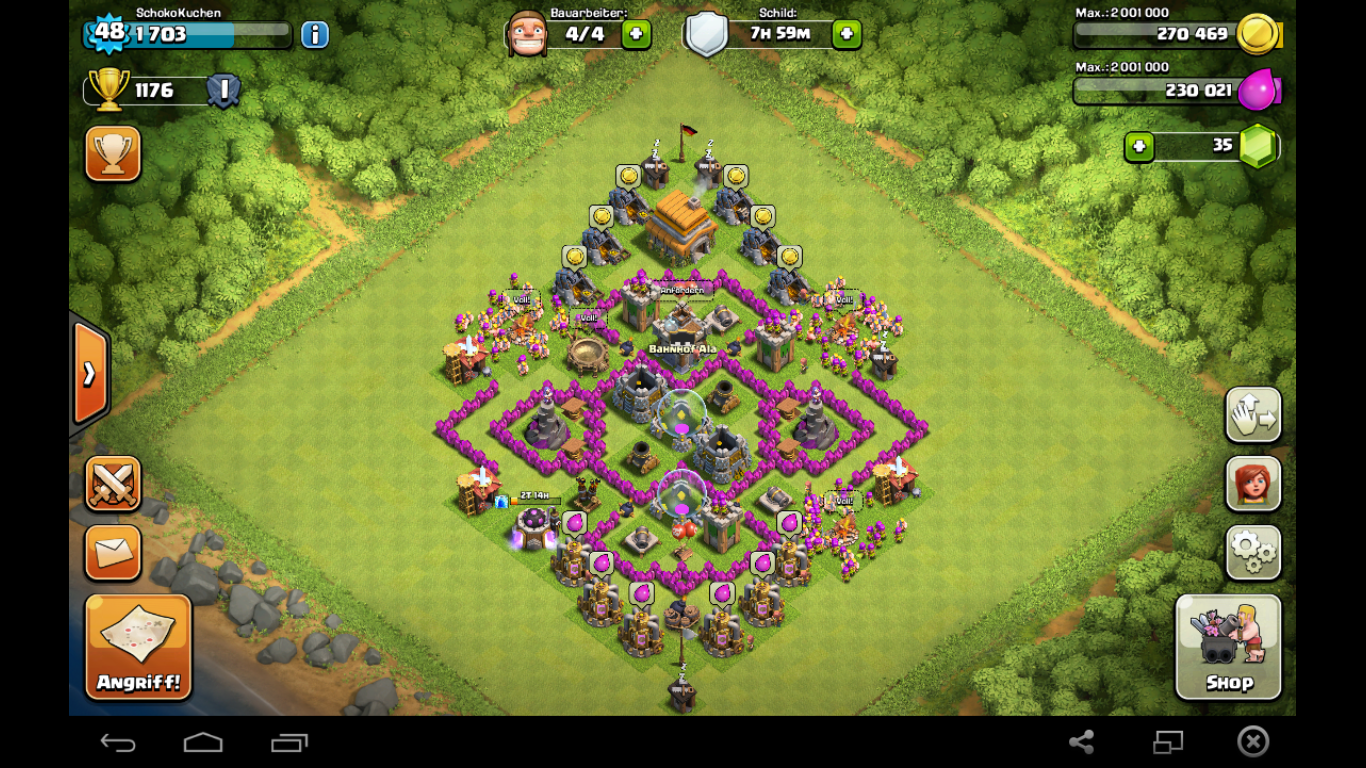Open the crossed swords battle log

(x=113, y=484)
